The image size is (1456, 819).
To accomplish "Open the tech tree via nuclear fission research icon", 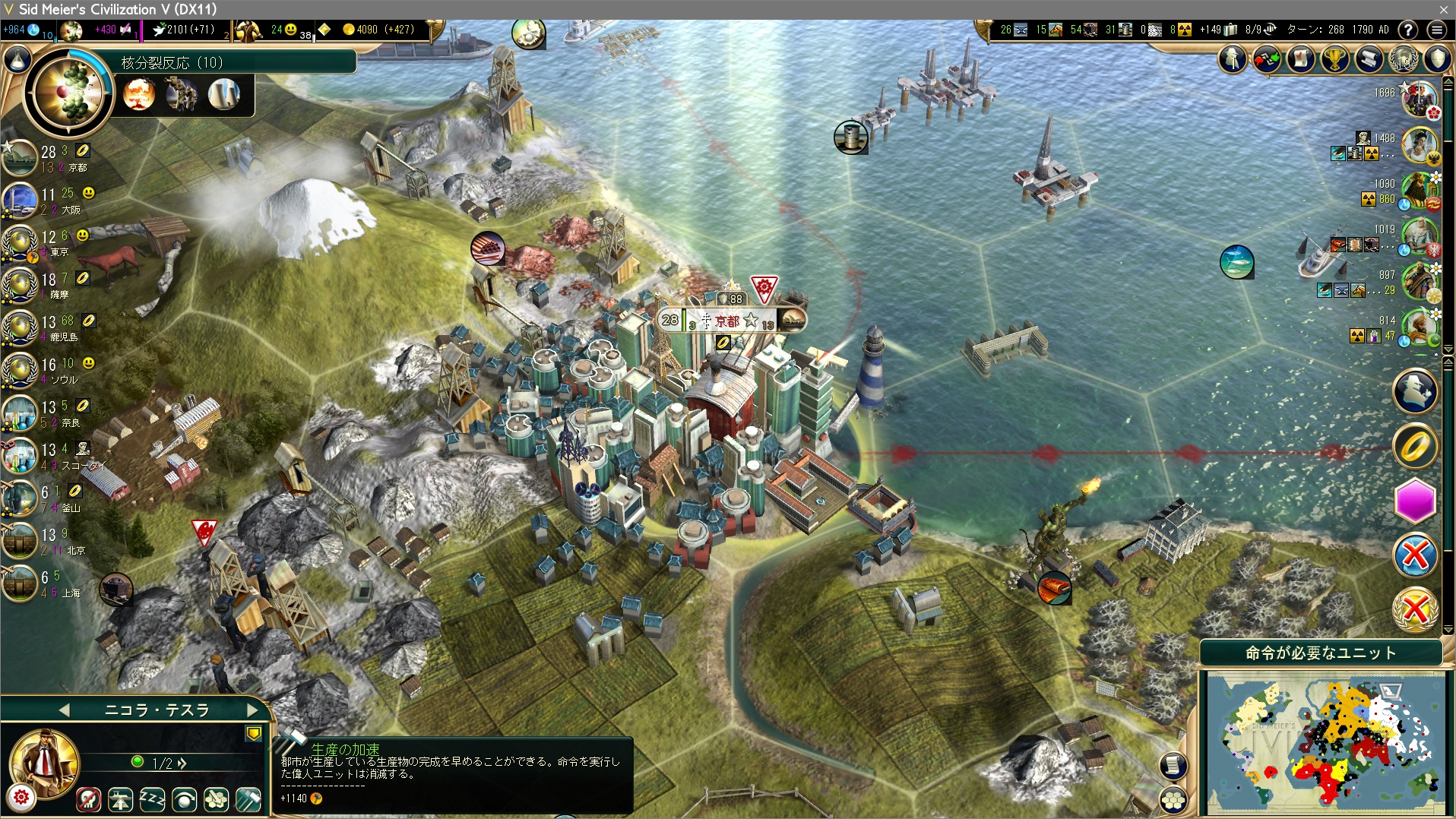I will pos(68,93).
